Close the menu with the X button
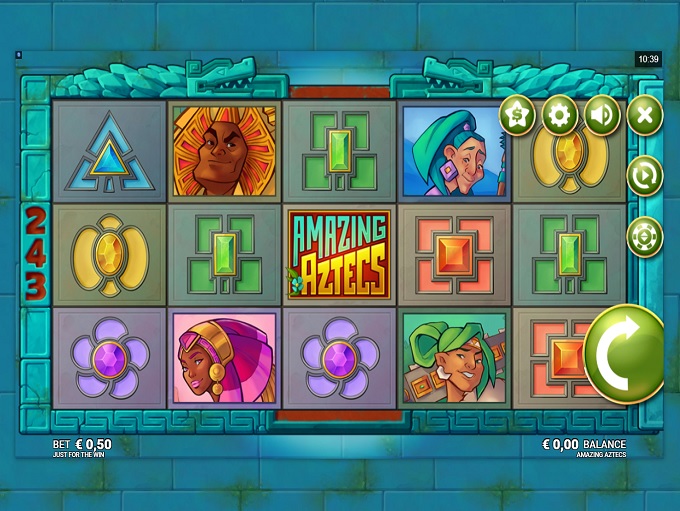680x511 pixels. (645, 116)
